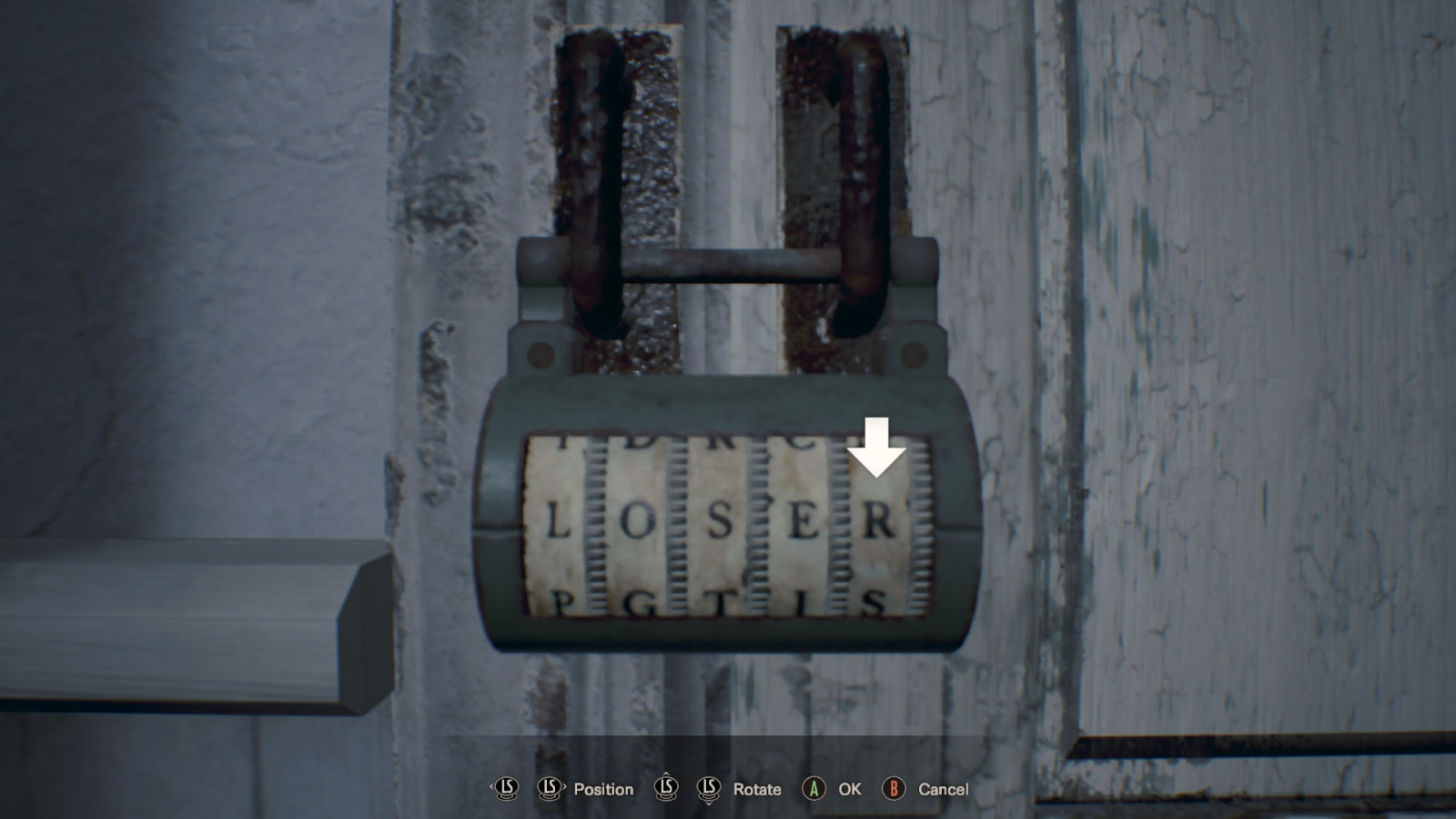1456x819 pixels.
Task: Select the lock dial showing L
Action: 556,522
